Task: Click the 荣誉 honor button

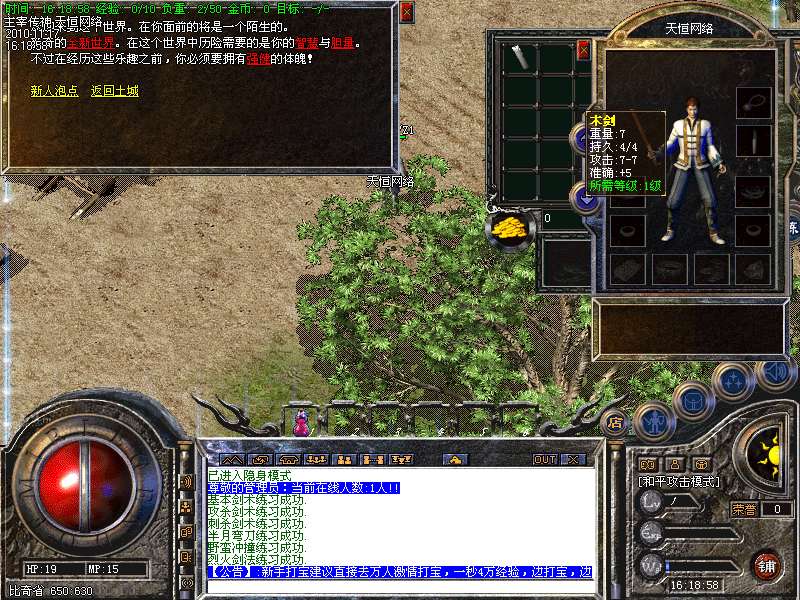Action: click(743, 509)
